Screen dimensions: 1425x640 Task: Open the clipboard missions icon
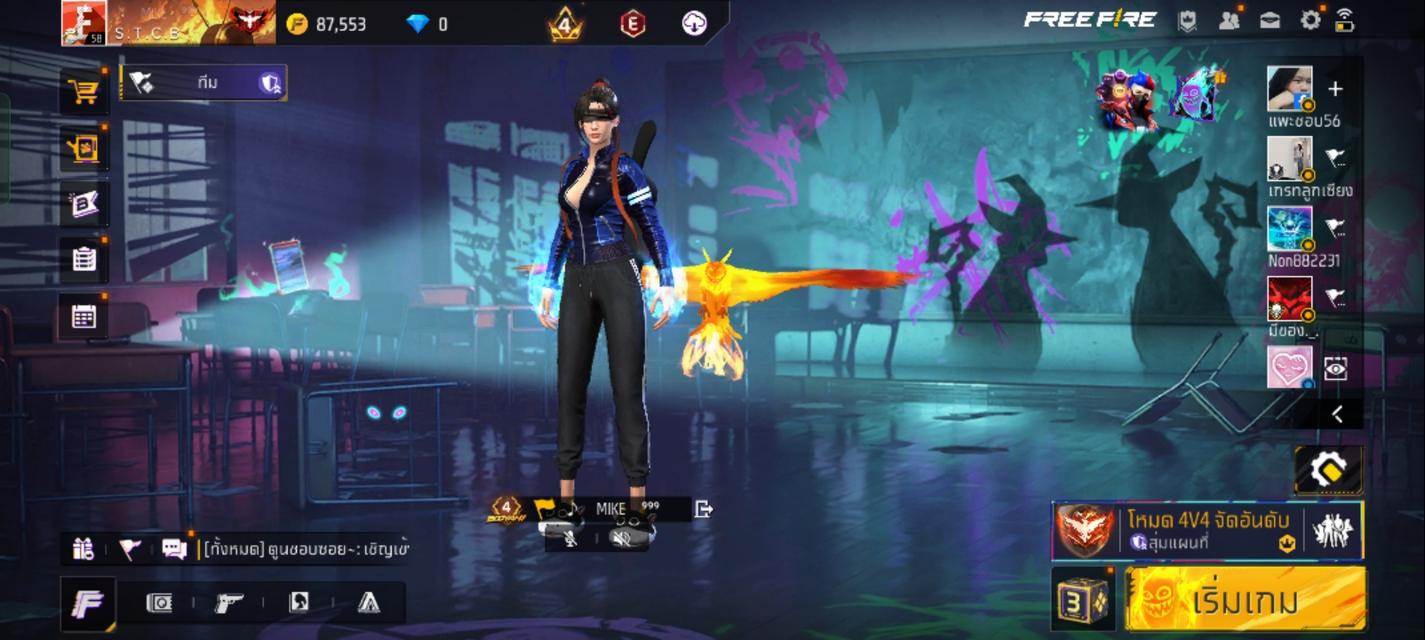84,260
